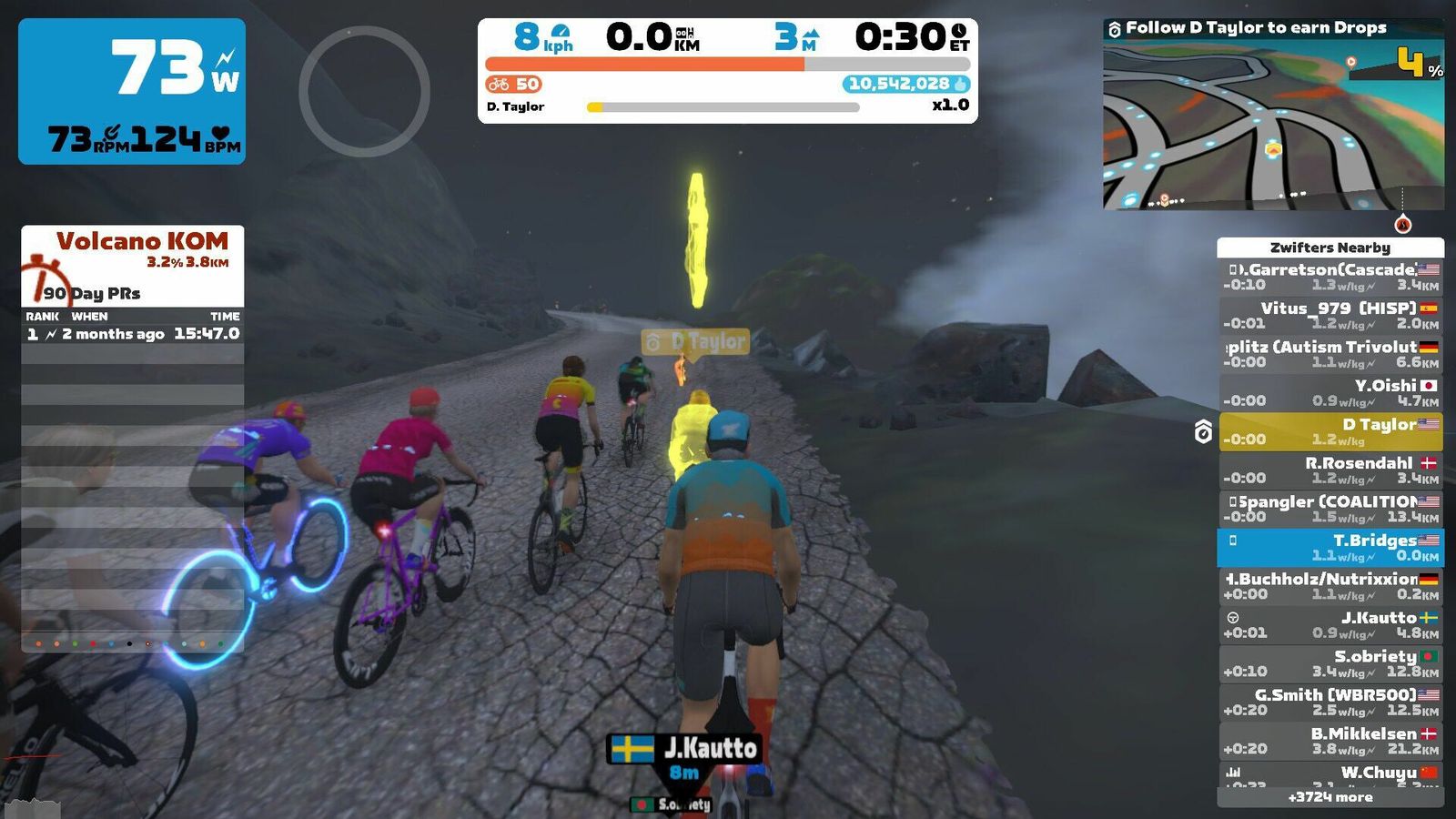Select the highlighted T.Bridges row

coord(1330,547)
